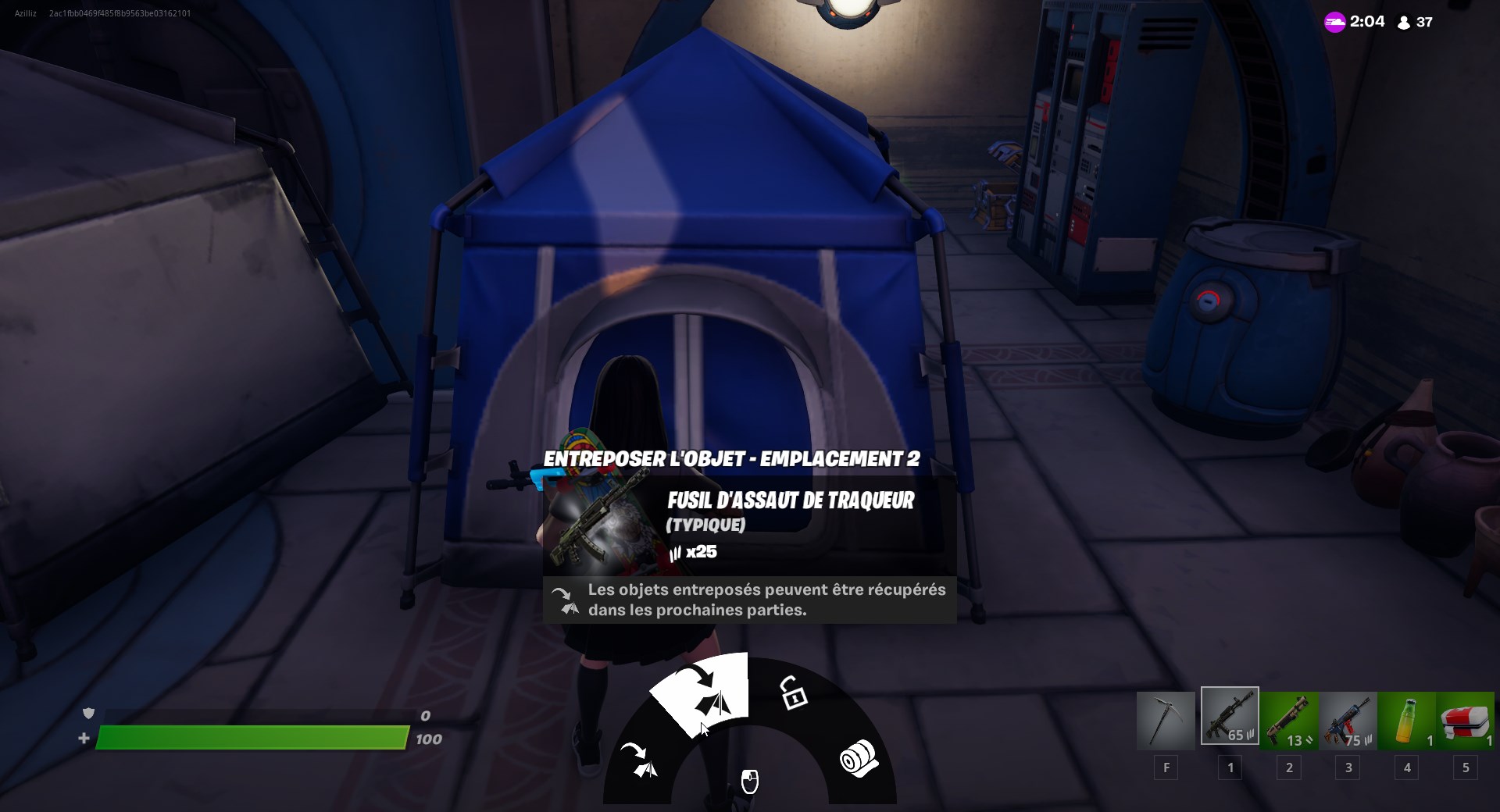This screenshot has width=1500, height=812.
Task: Click the Entreposer l'objet - Emplacement 2 prompt
Action: coord(733,460)
